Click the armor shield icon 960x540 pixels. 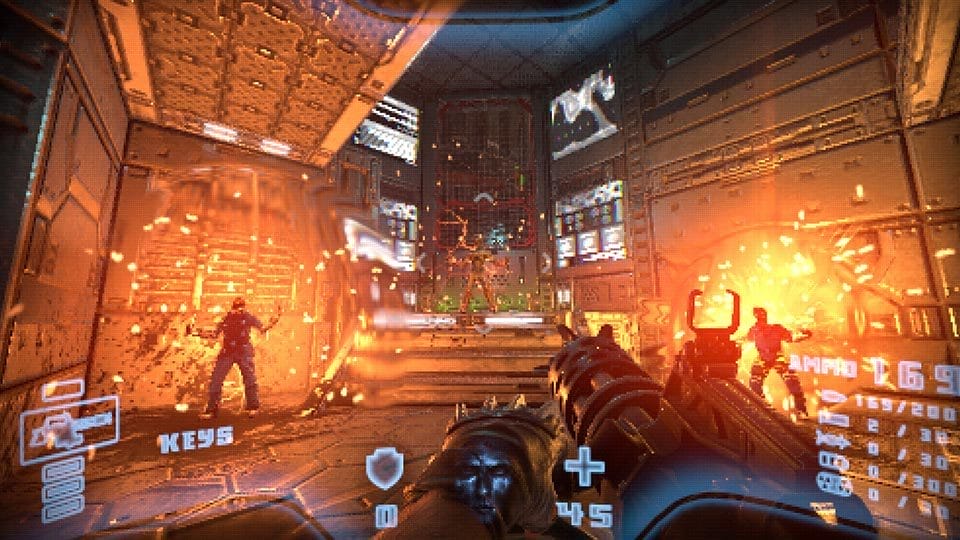tap(384, 467)
